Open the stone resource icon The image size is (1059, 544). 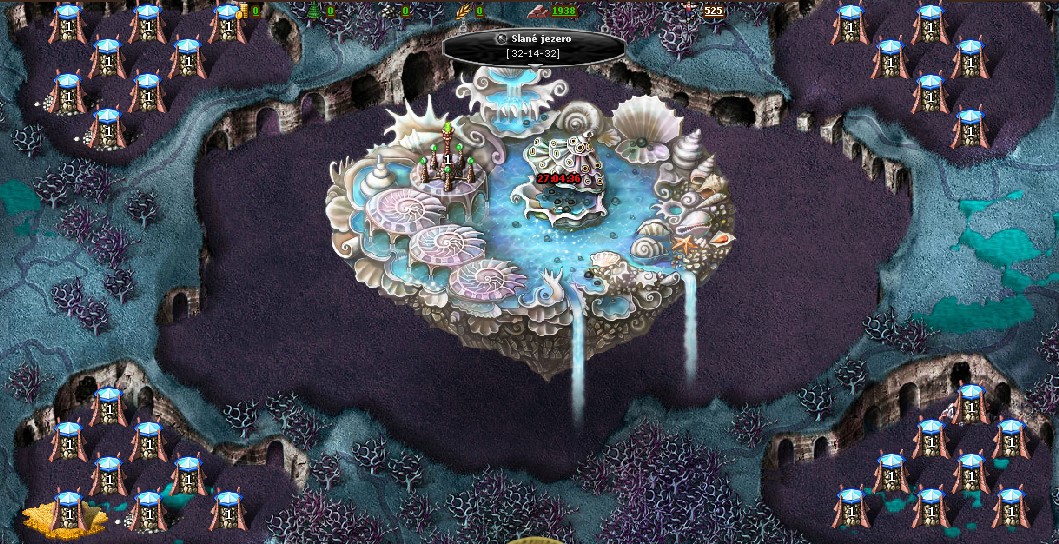[390, 11]
